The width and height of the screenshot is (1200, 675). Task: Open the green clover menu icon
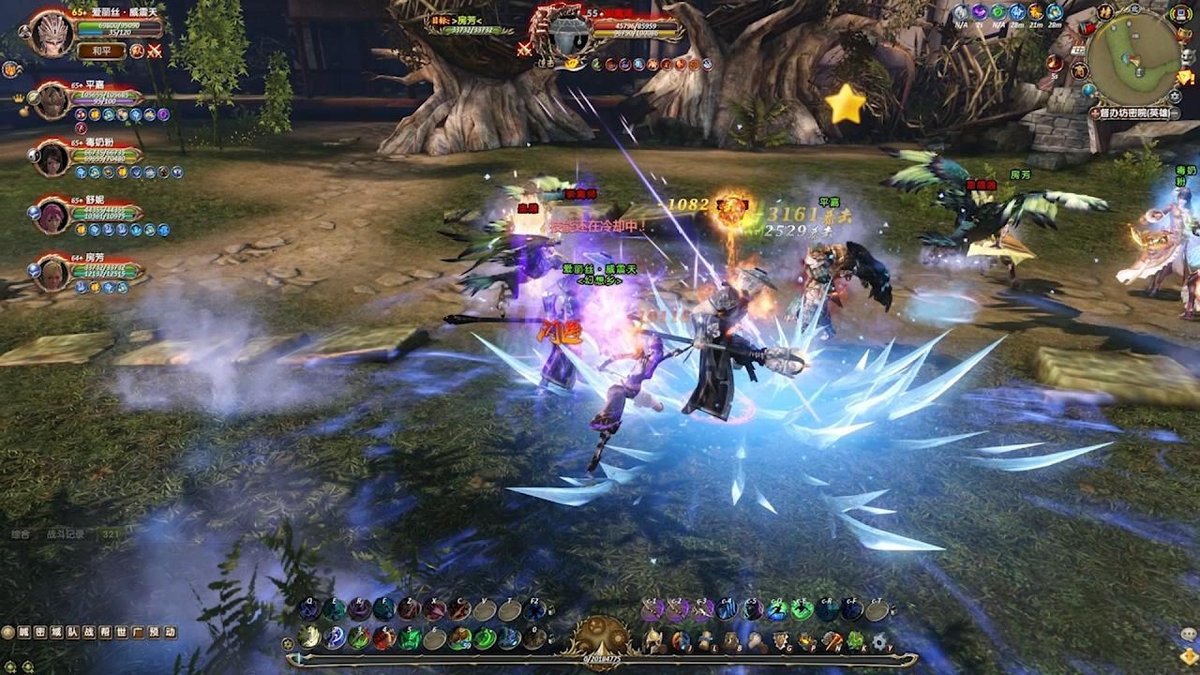(855, 641)
